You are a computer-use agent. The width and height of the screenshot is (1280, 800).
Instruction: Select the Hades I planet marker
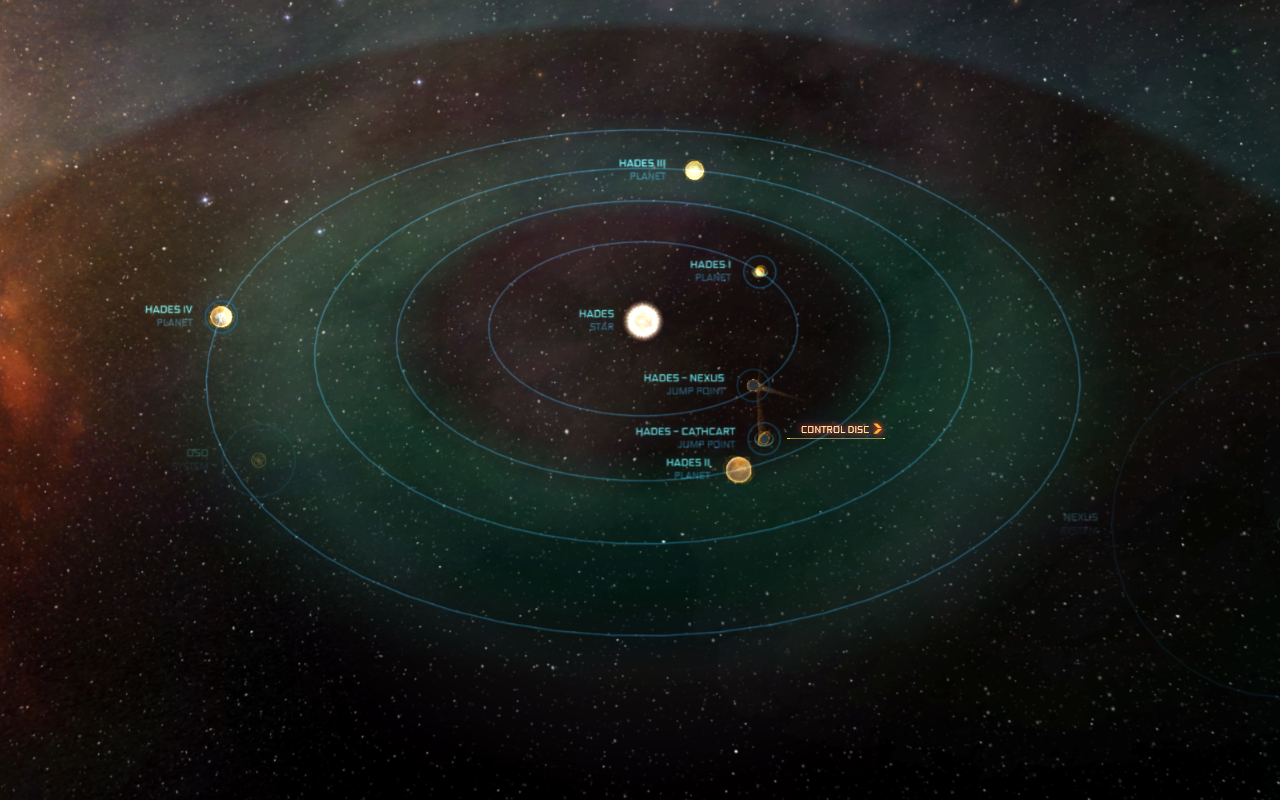click(760, 271)
